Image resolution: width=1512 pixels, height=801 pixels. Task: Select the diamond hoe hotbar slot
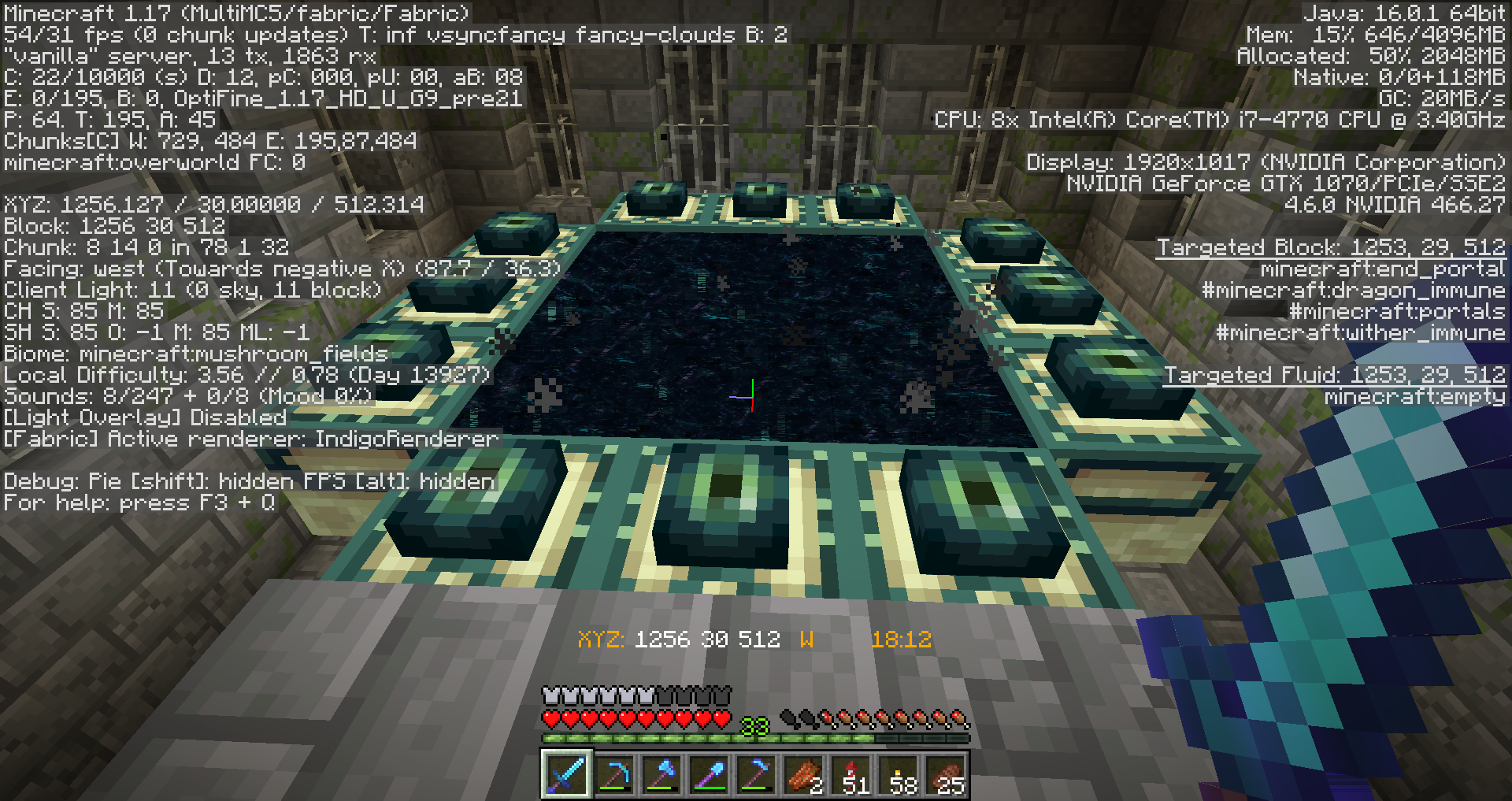(755, 774)
